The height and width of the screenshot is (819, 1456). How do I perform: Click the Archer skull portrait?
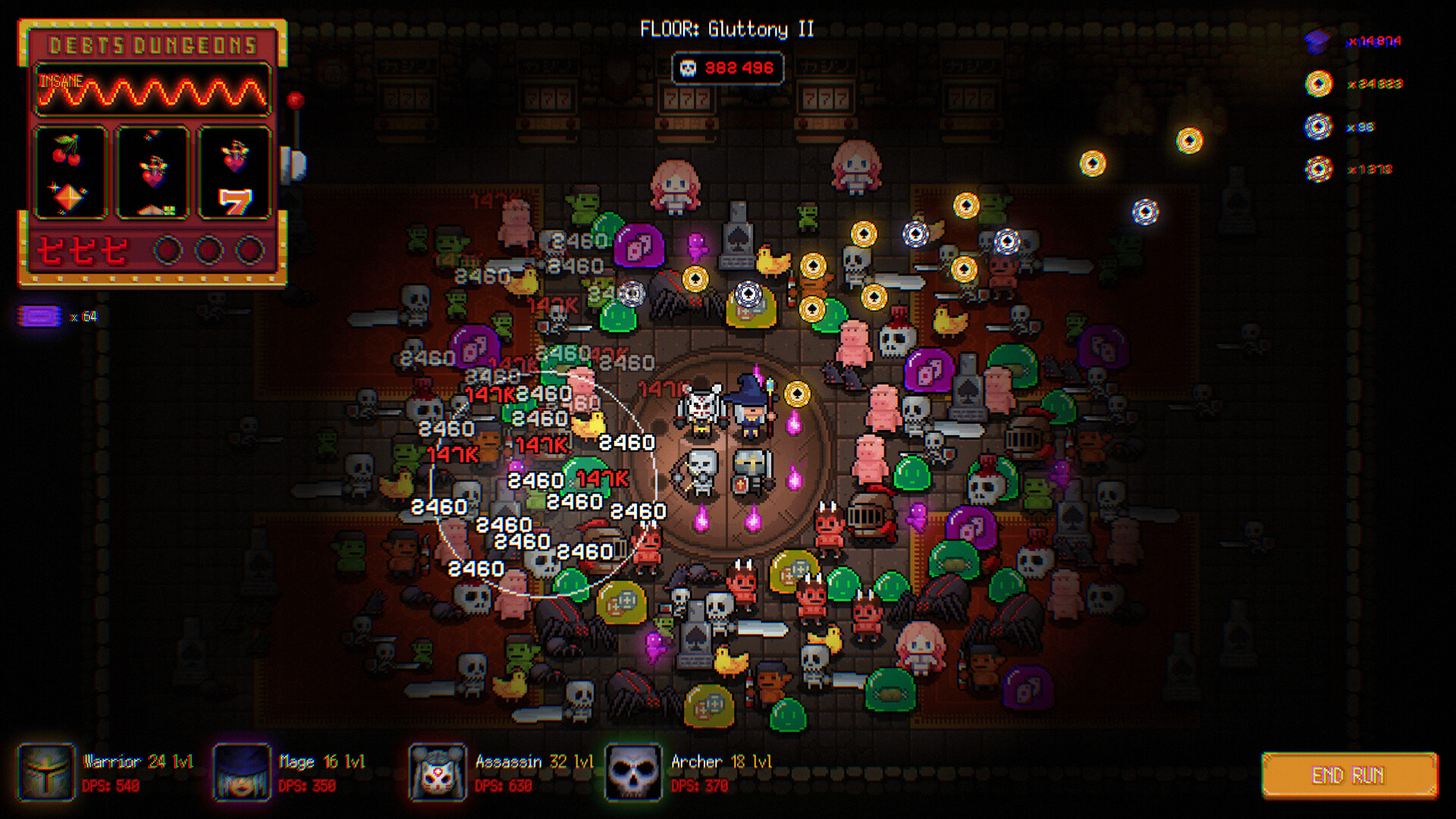[633, 773]
